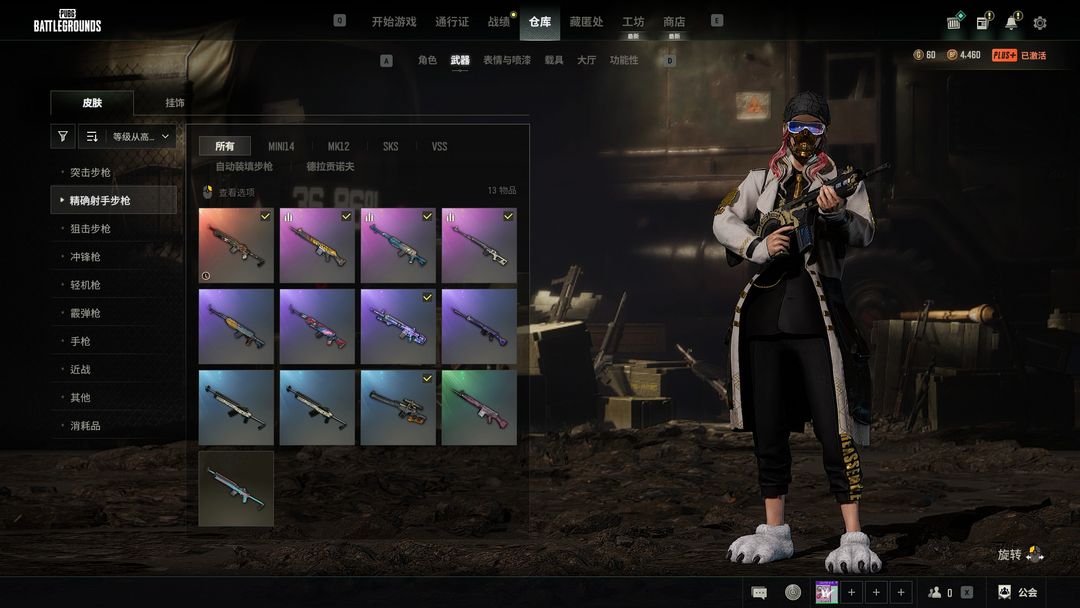
Task: Show only VSS skins
Action: tap(439, 146)
